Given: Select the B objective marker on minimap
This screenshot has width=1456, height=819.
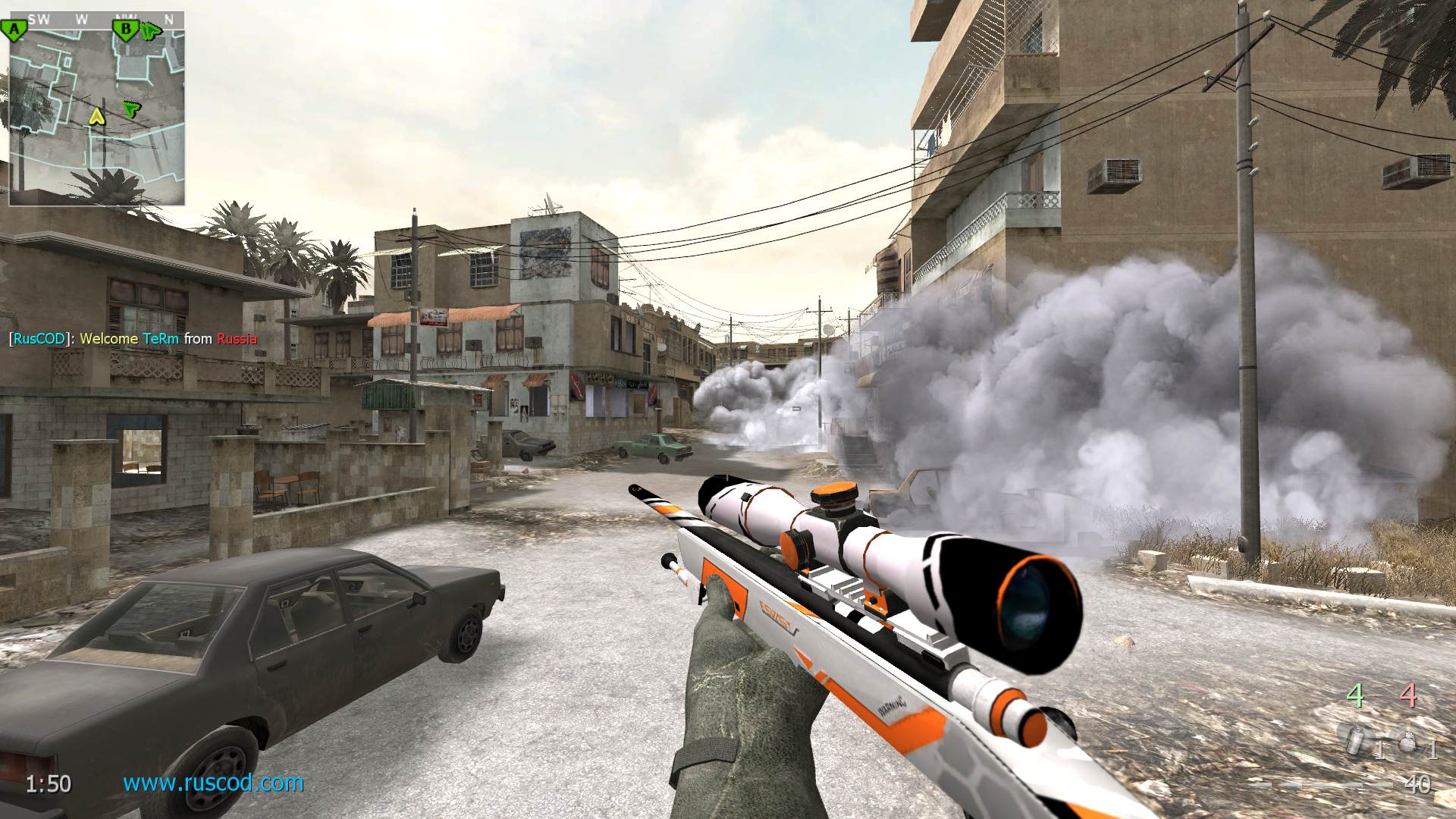Looking at the screenshot, I should (126, 30).
